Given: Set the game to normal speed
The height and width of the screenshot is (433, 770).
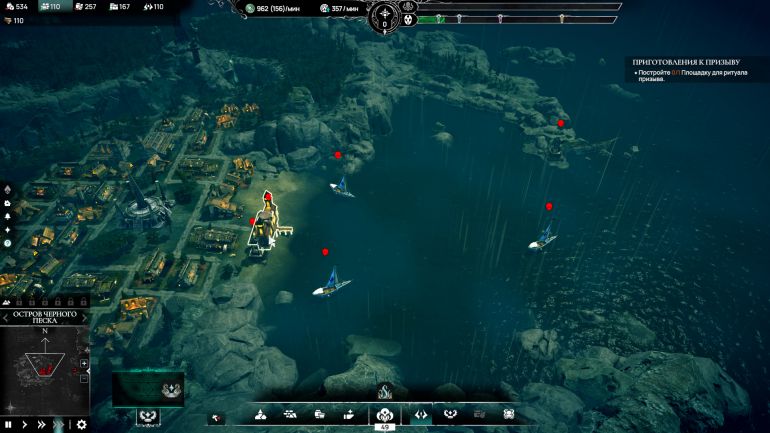Looking at the screenshot, I should coord(27,424).
